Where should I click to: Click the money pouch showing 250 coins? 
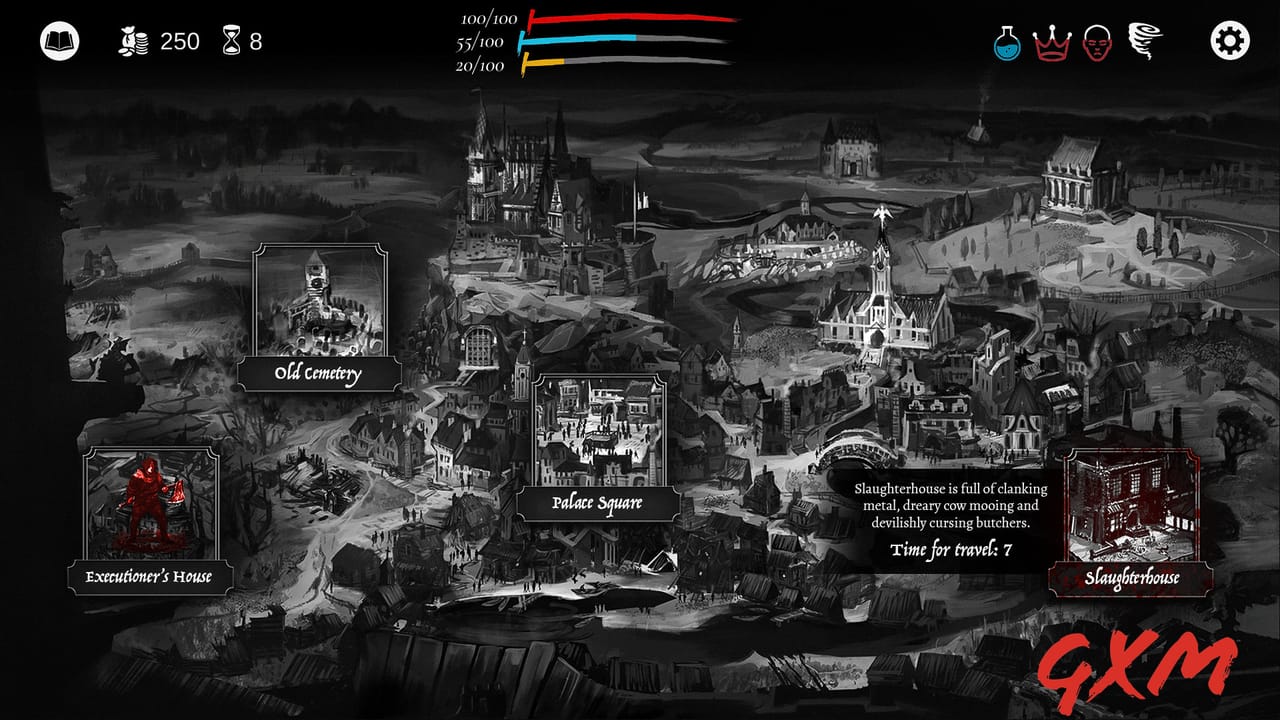(x=135, y=40)
